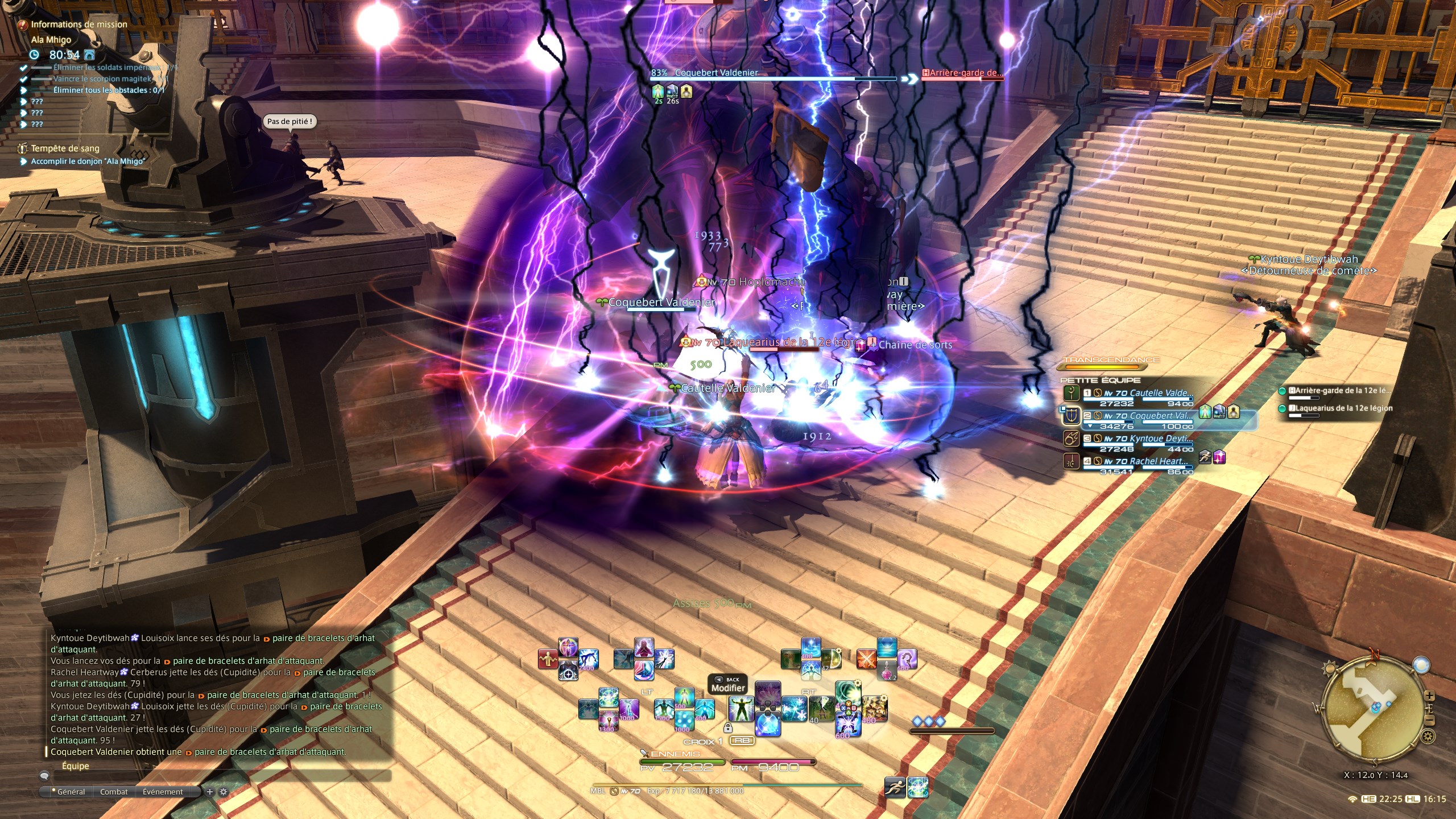Use the pink potion hotbar item
Screen dimensions: 1456x819
(x=886, y=671)
